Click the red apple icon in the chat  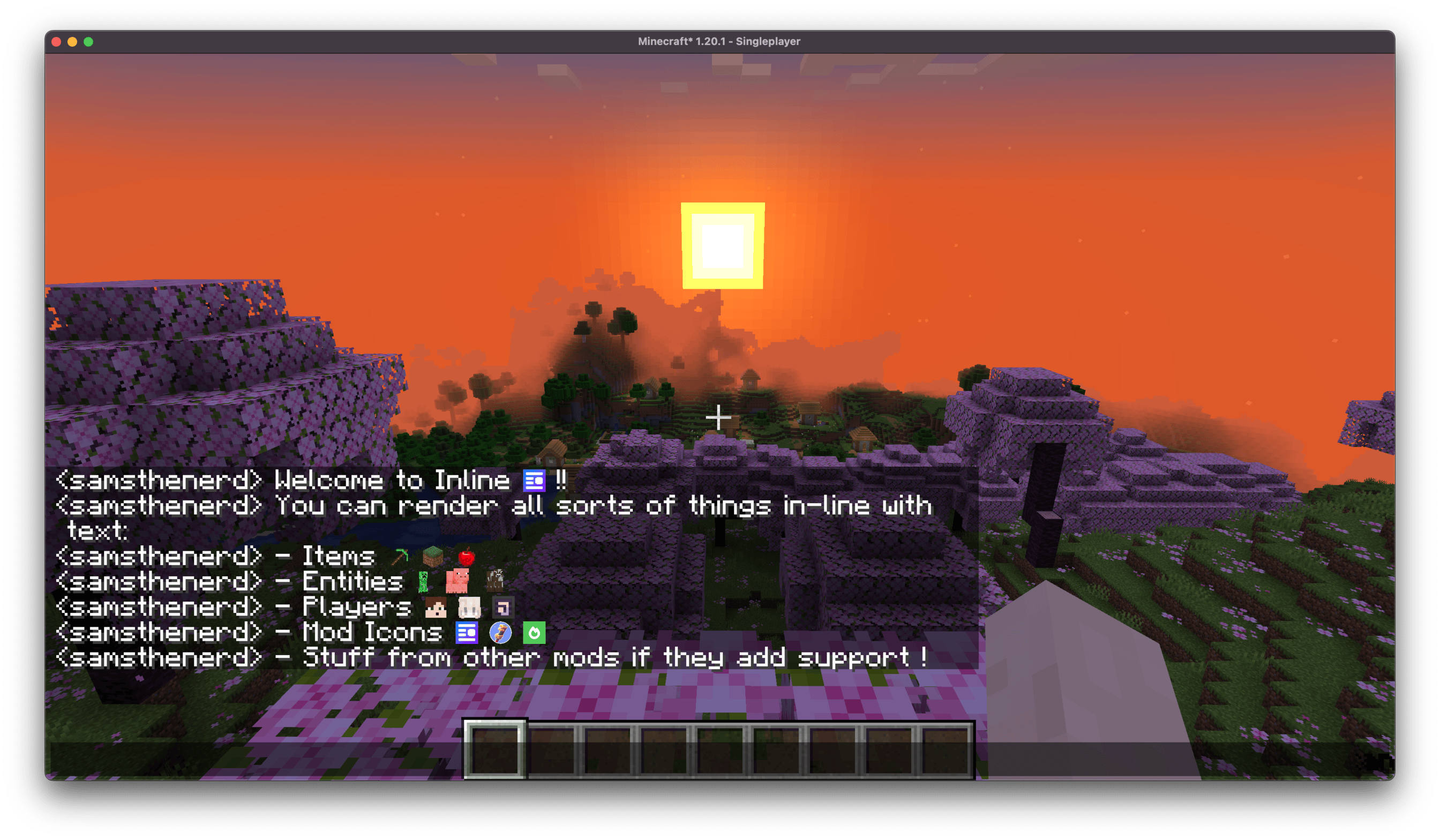tap(467, 558)
